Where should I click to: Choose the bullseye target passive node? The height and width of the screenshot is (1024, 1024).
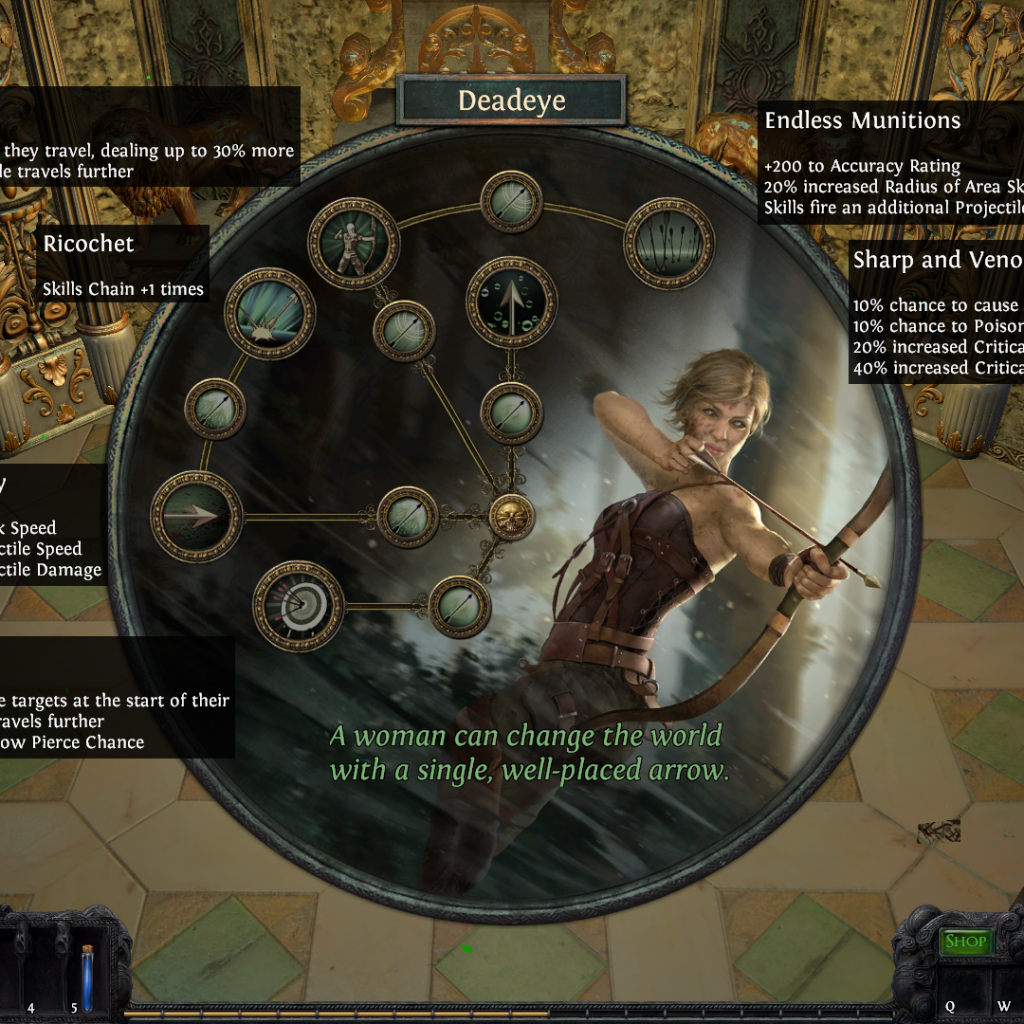pos(298,606)
